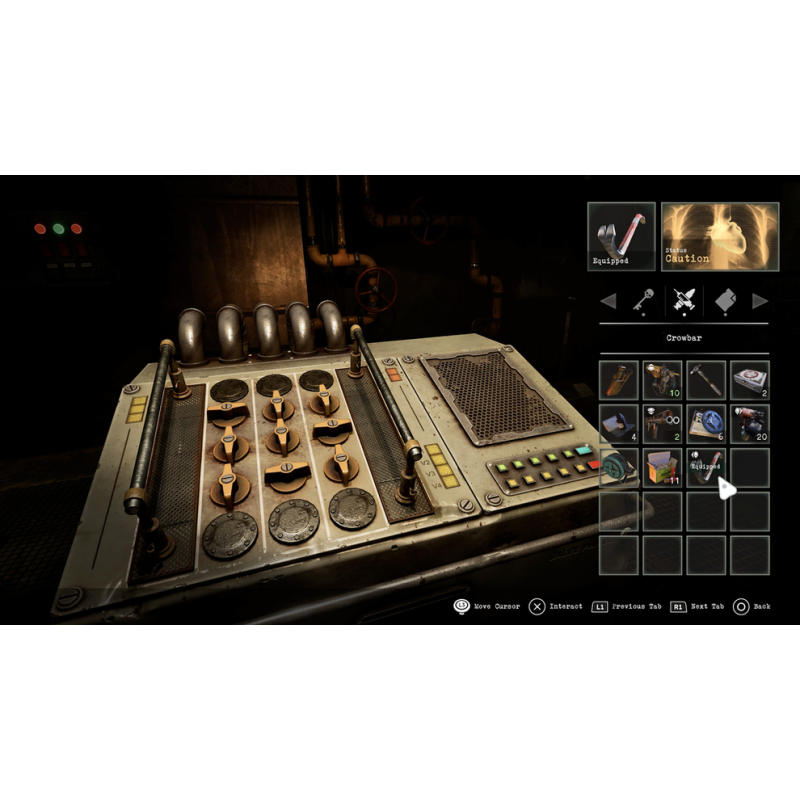Click the equipped crowbar panel at top
The width and height of the screenshot is (800, 800).
point(621,237)
